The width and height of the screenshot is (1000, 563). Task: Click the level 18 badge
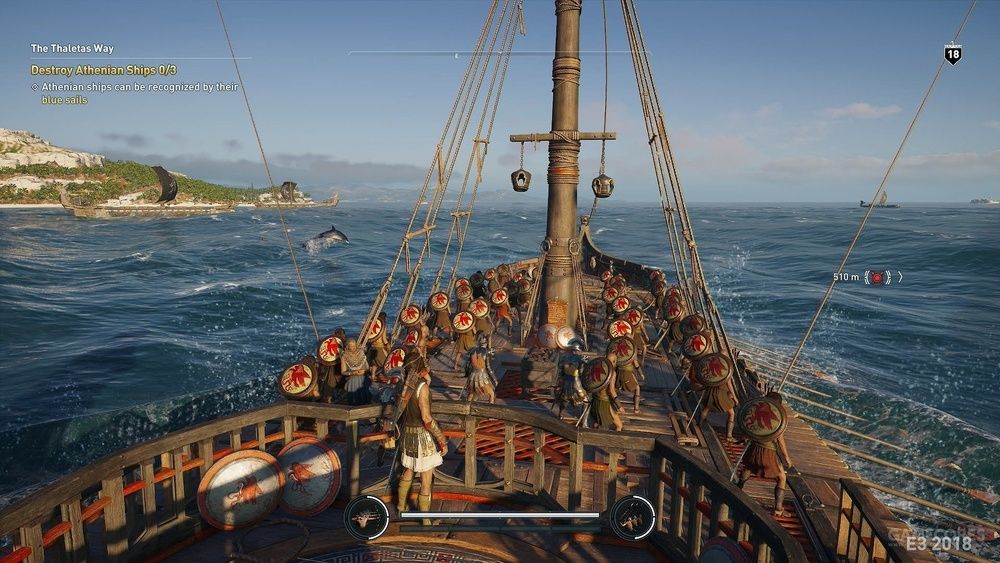coord(952,54)
